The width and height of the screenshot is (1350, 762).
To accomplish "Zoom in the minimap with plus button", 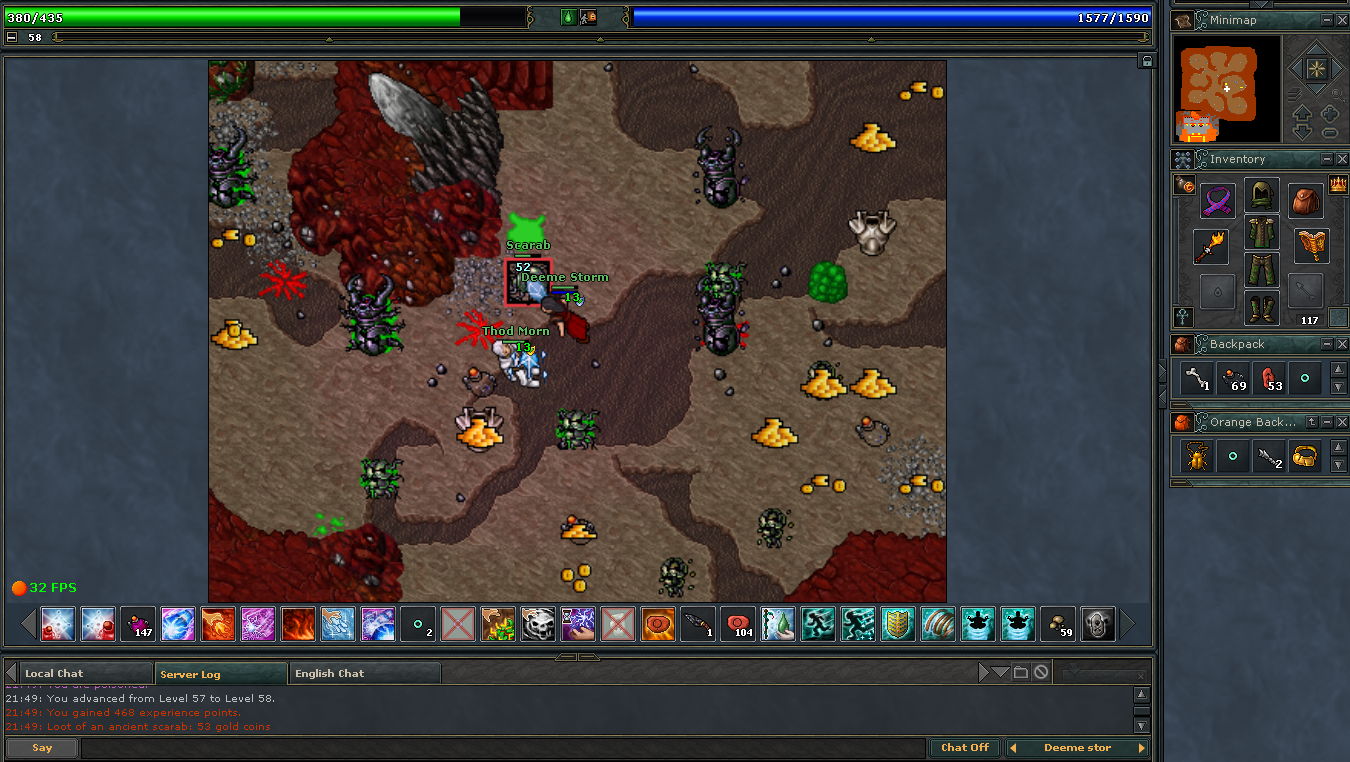I will pyautogui.click(x=1330, y=113).
